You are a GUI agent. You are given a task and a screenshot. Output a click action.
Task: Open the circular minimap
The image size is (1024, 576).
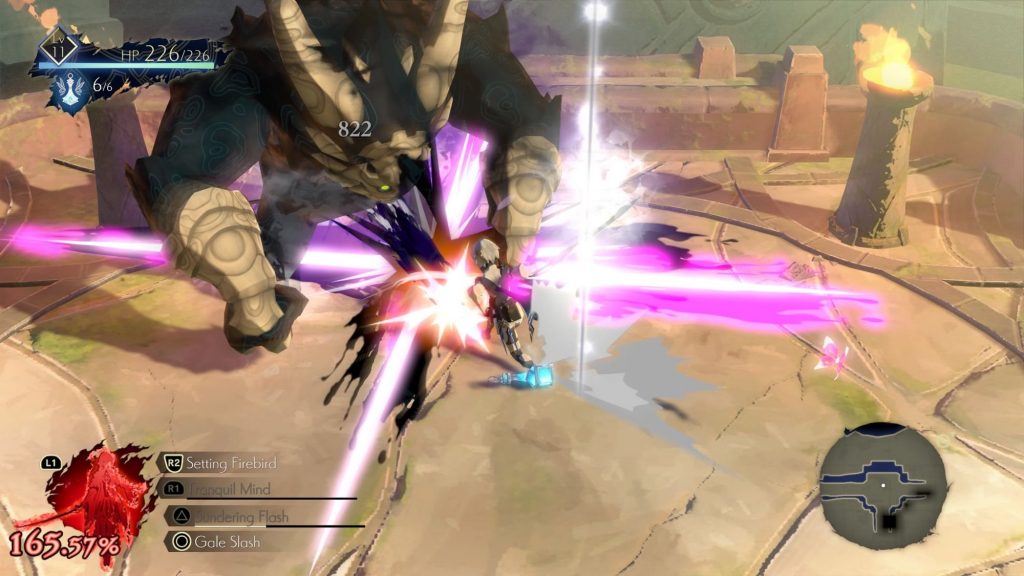click(x=883, y=485)
